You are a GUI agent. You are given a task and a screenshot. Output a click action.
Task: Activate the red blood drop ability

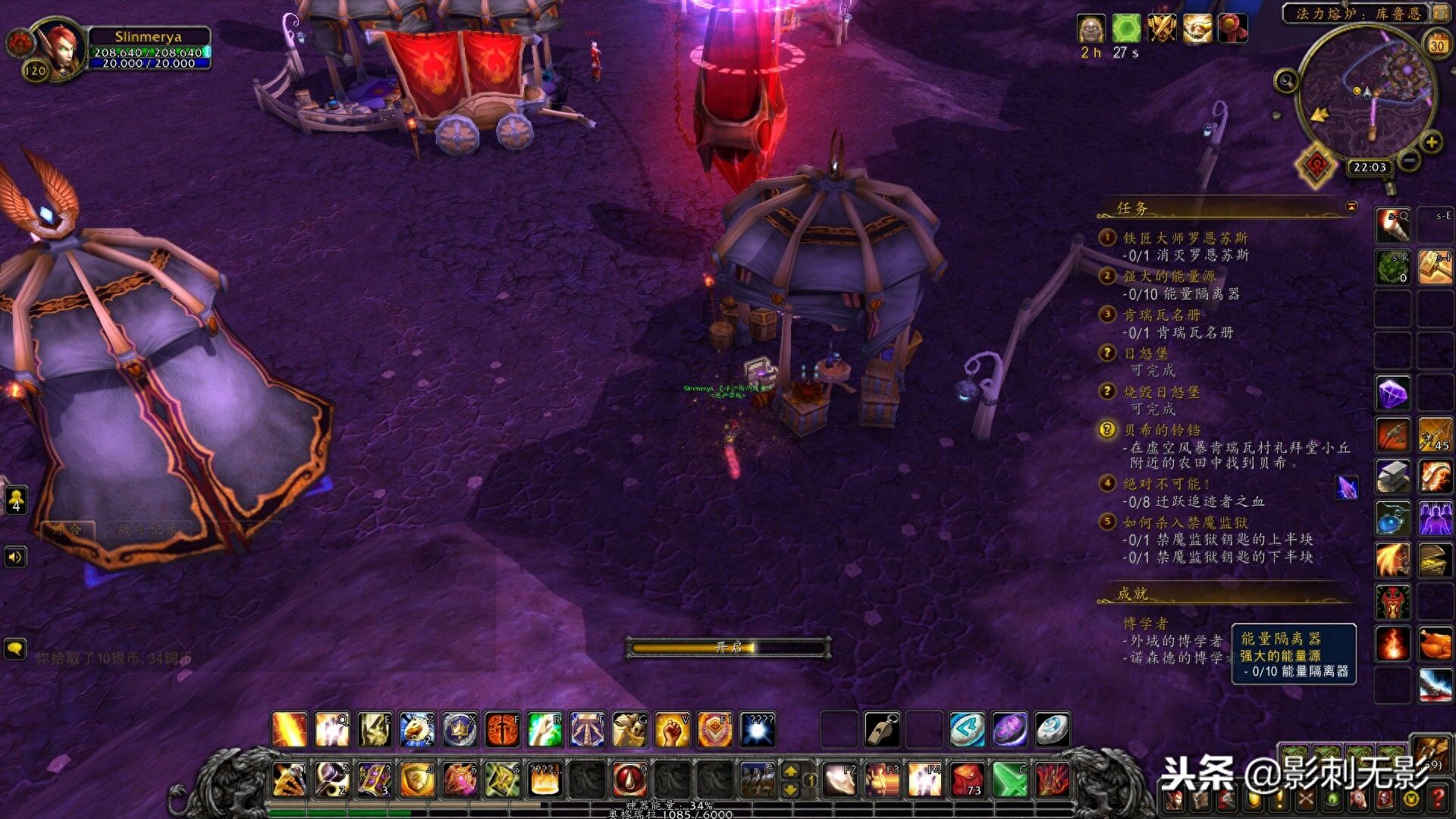629,779
